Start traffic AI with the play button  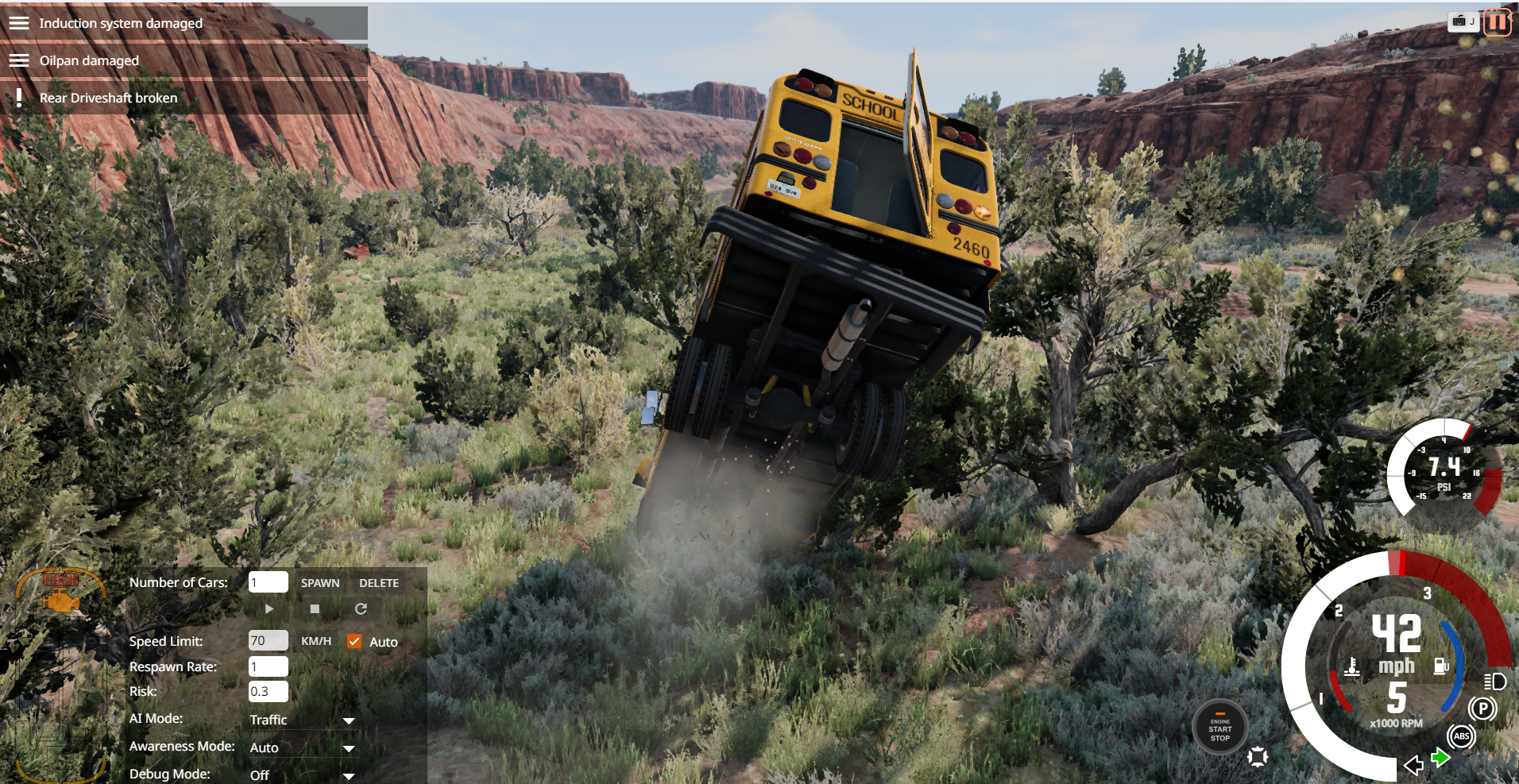coord(269,608)
